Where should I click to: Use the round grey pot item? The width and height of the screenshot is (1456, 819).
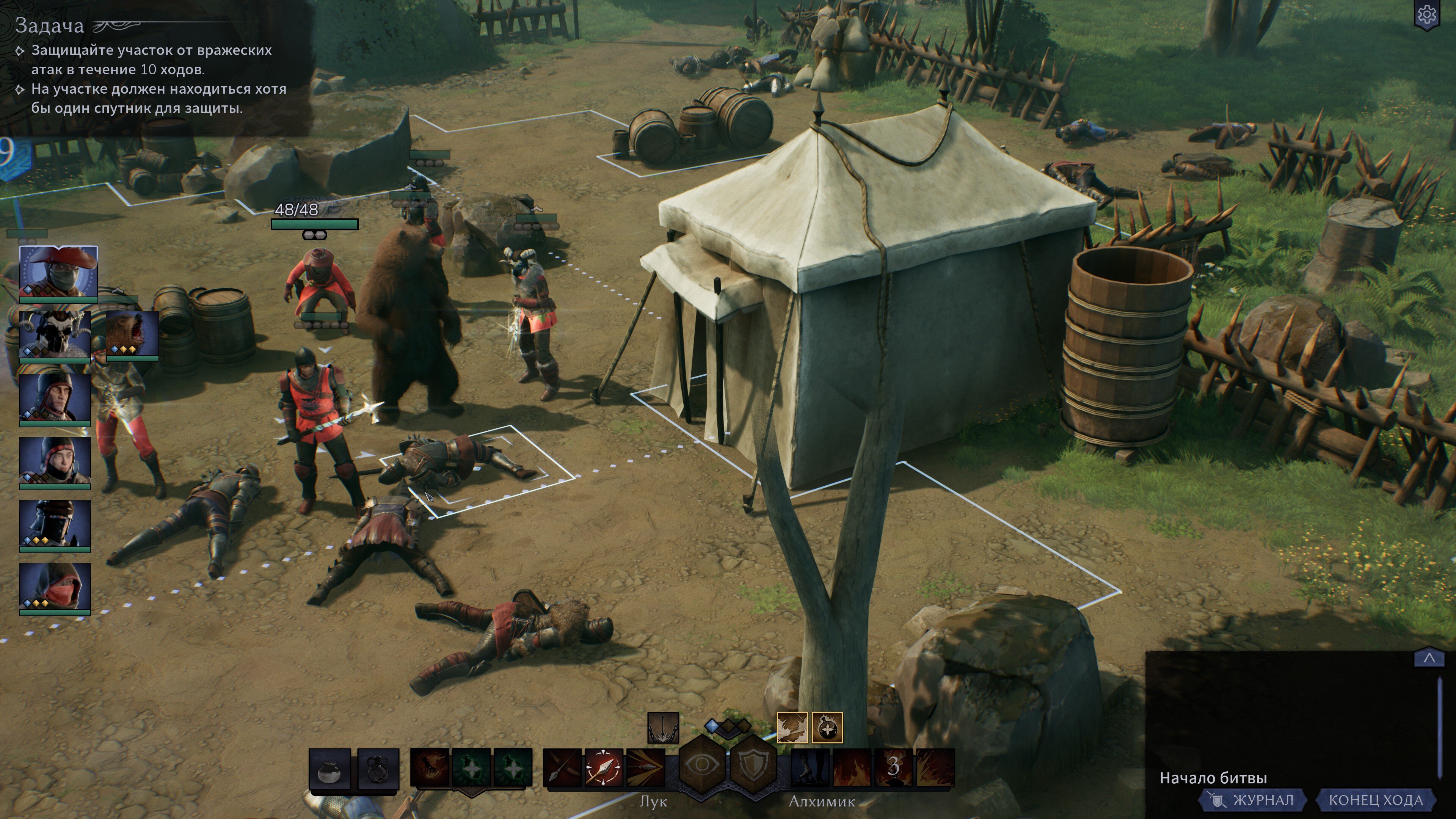point(330,769)
